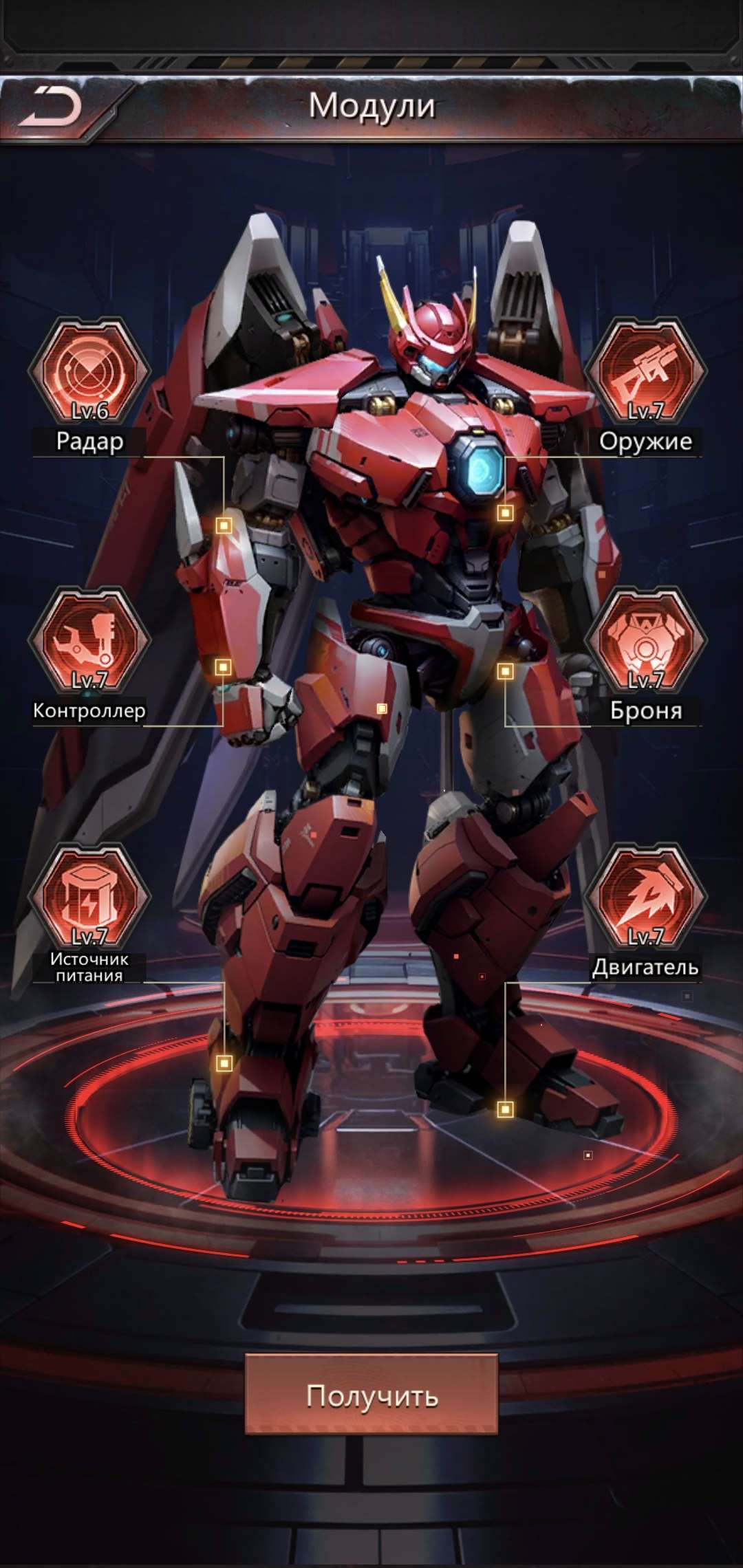
Task: Tap the Получить button
Action: (371, 1395)
